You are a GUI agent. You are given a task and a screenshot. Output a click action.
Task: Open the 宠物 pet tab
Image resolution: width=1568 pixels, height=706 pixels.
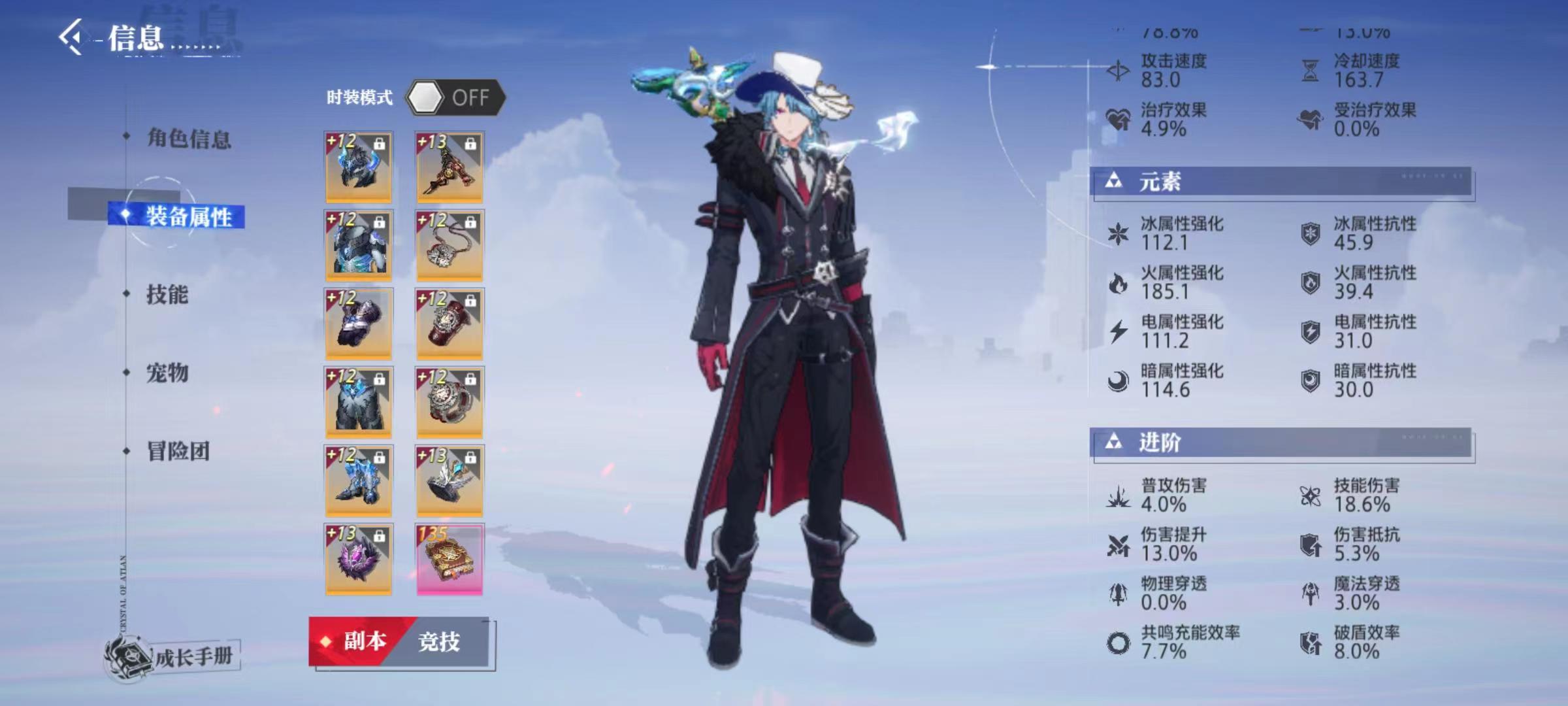167,373
